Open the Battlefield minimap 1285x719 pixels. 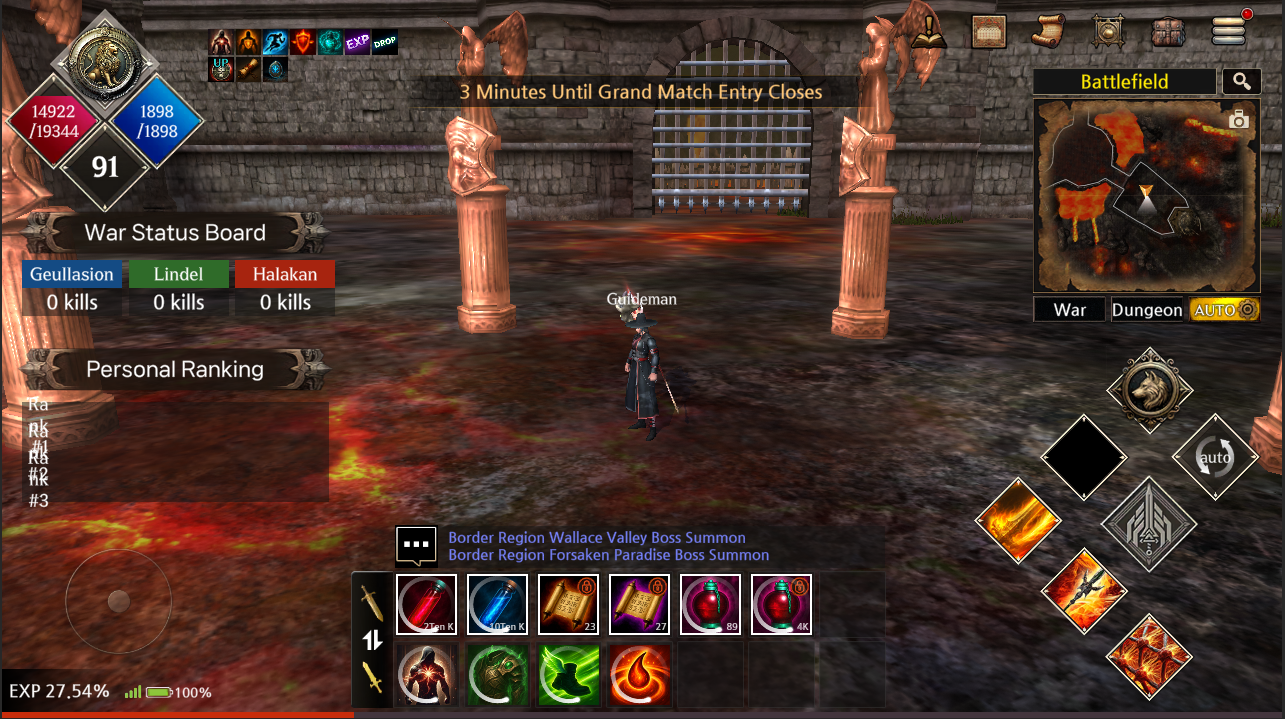pos(1146,195)
